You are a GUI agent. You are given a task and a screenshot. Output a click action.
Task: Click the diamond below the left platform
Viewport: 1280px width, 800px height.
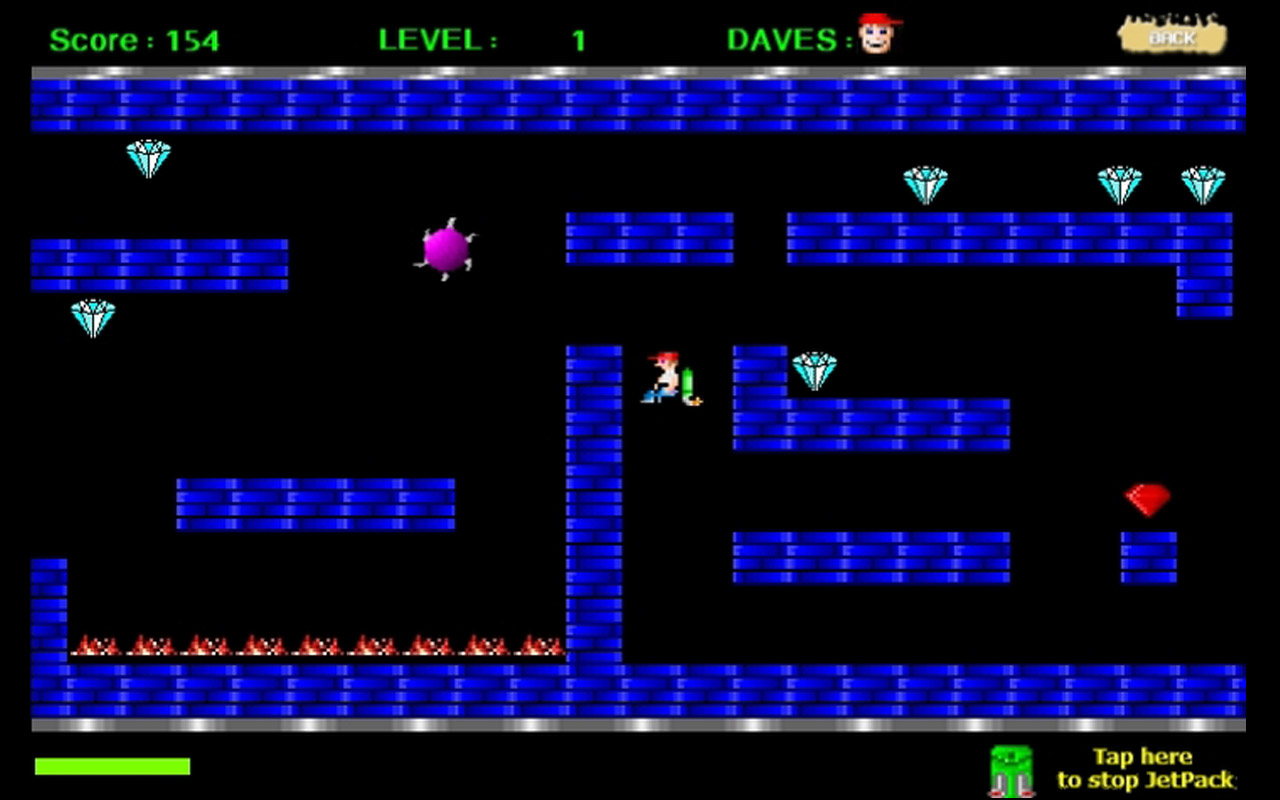92,318
